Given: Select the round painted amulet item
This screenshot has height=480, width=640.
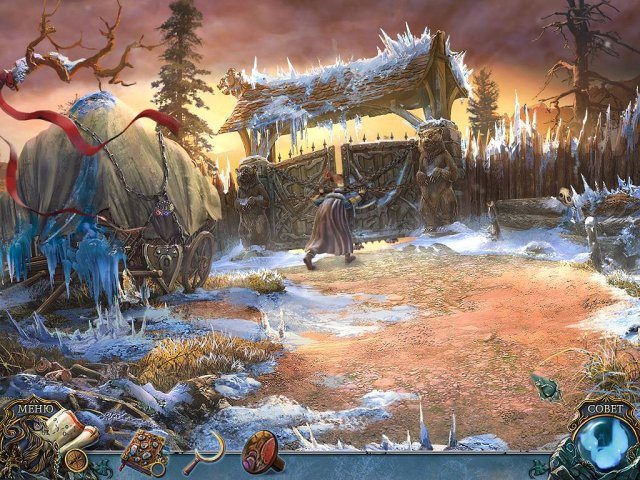Looking at the screenshot, I should pyautogui.click(x=263, y=449).
